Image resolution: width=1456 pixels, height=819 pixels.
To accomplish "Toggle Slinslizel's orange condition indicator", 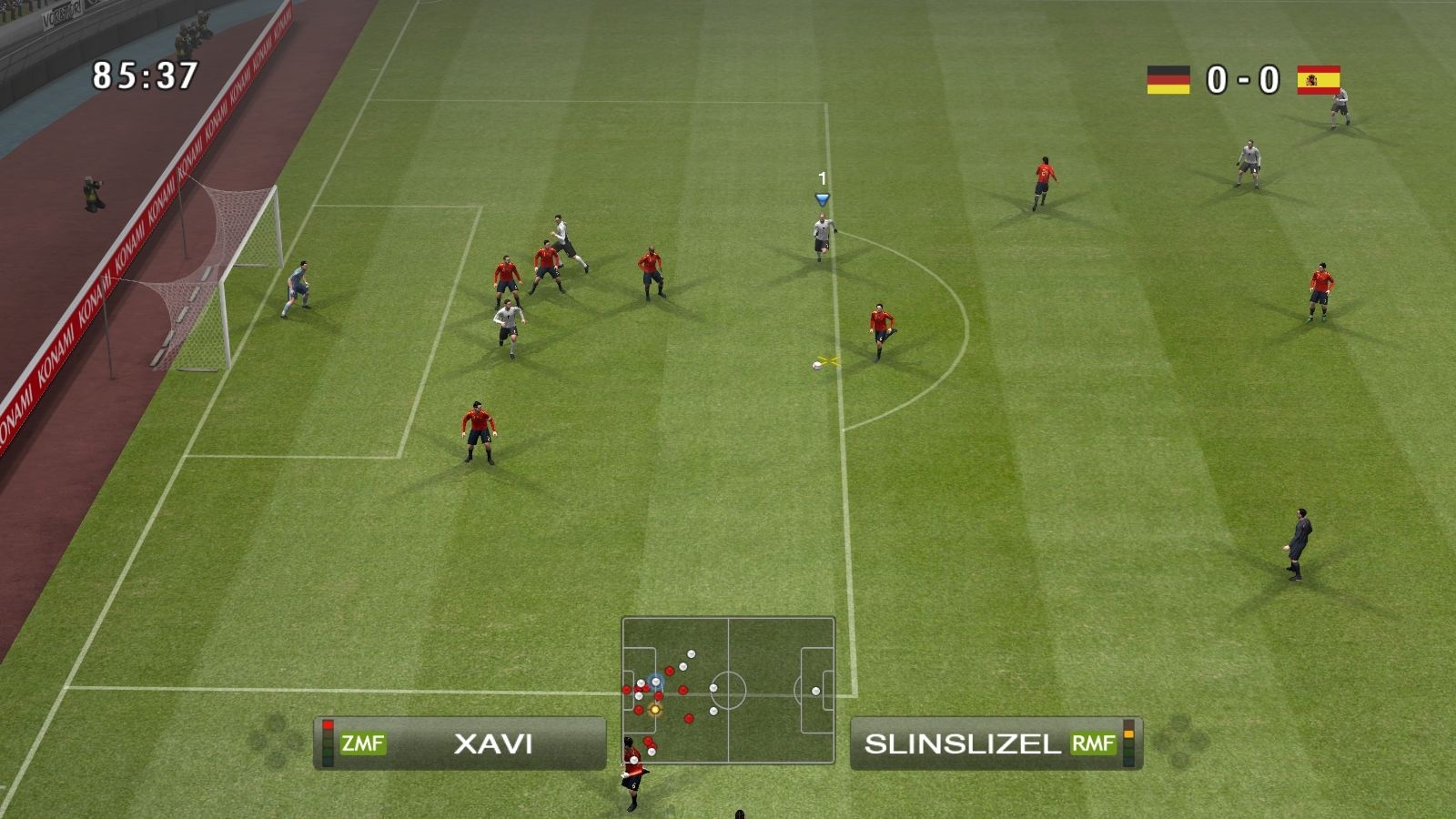I will tap(1128, 733).
